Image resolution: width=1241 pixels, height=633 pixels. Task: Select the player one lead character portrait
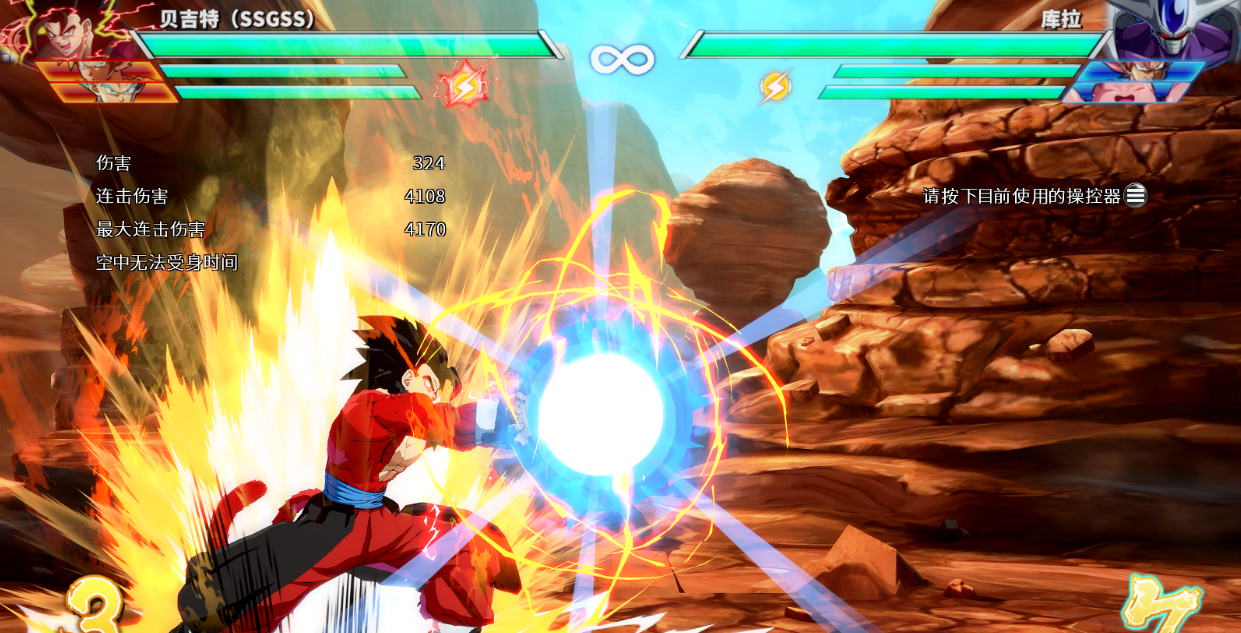70,30
